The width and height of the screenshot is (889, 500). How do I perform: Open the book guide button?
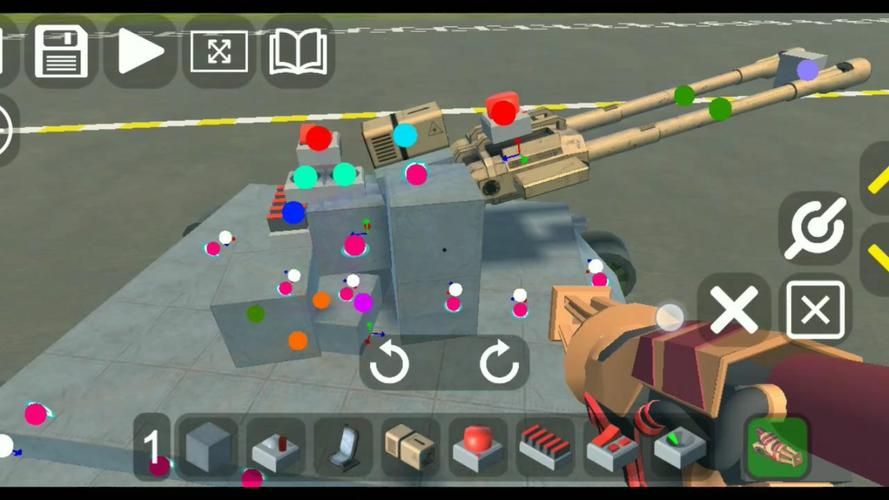(297, 51)
